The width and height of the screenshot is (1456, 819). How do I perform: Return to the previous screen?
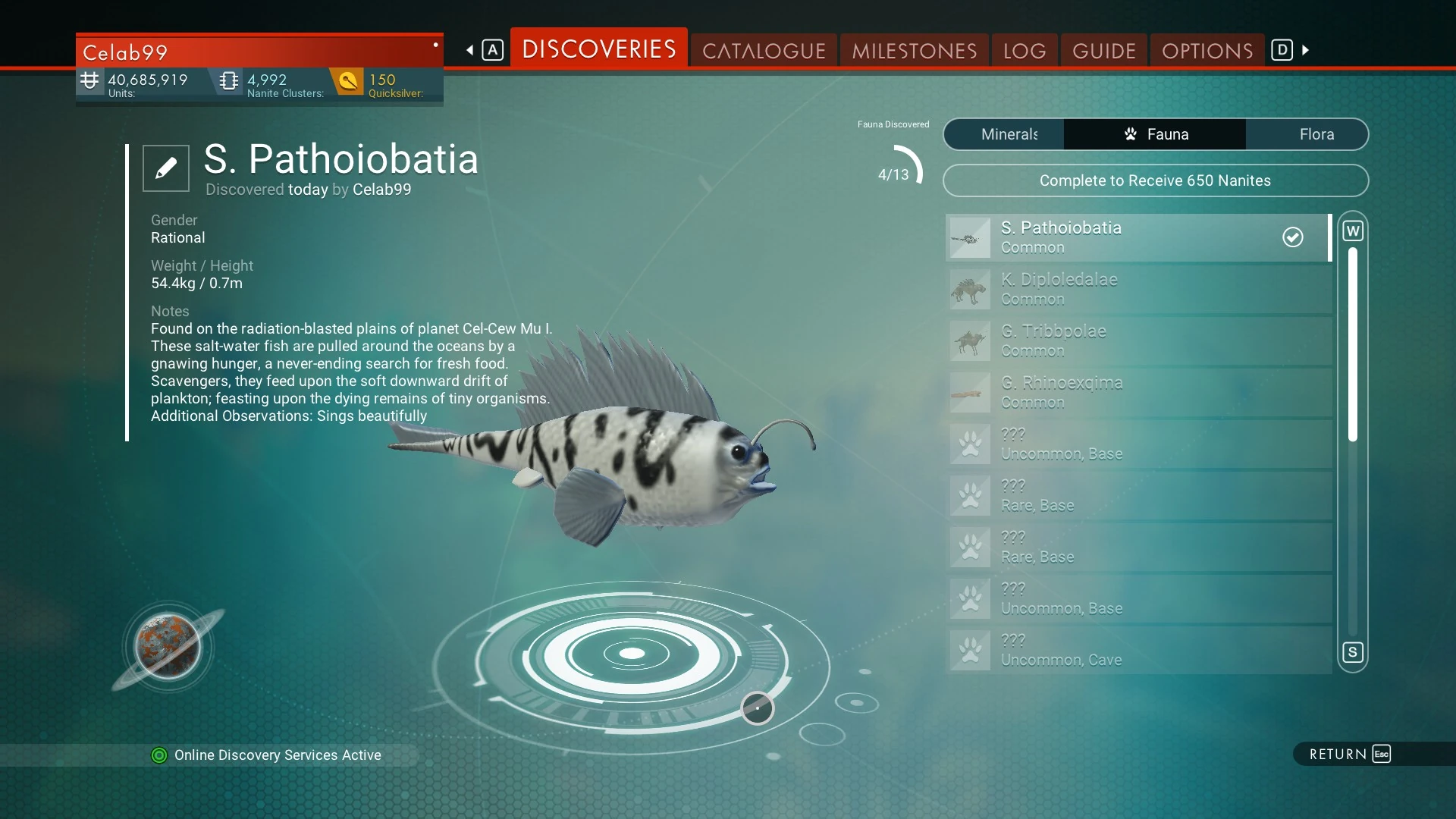pos(1350,754)
